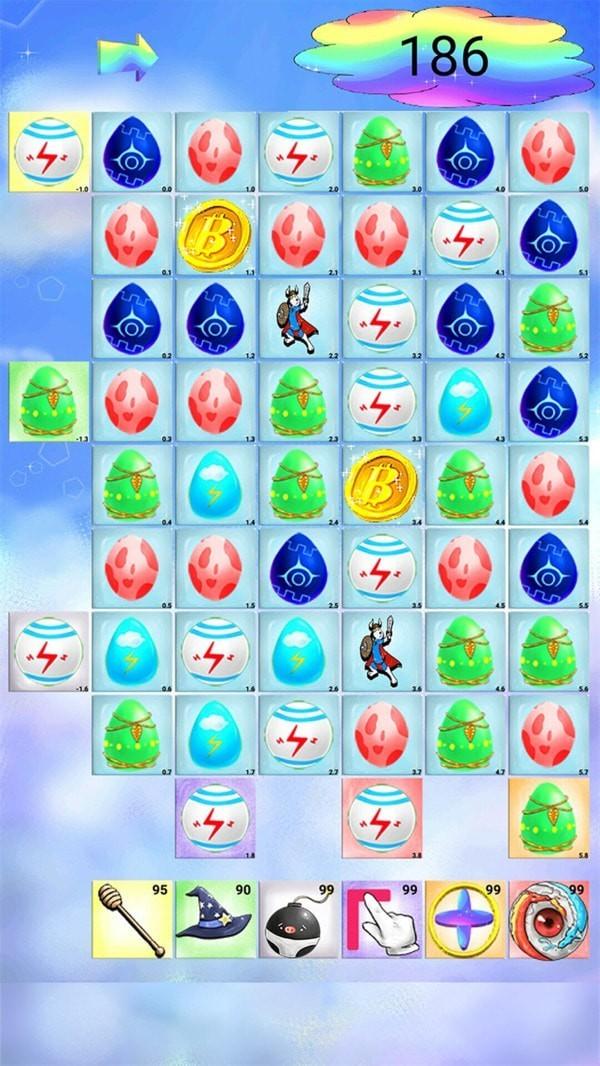Screen dimensions: 600x1066
Task: Pick the striped egg on the yellow tile
Action: tap(49, 151)
